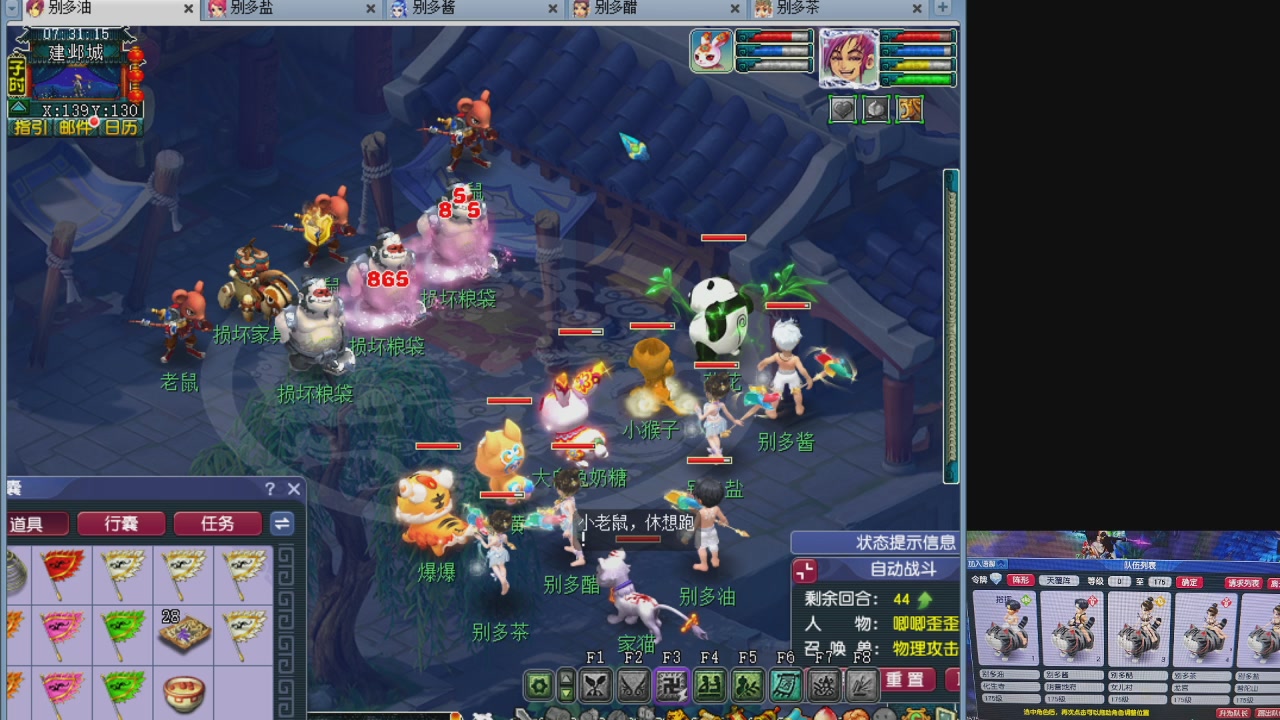1280x720 pixels.
Task: Click the hotbar page-down arrow
Action: [x=565, y=694]
